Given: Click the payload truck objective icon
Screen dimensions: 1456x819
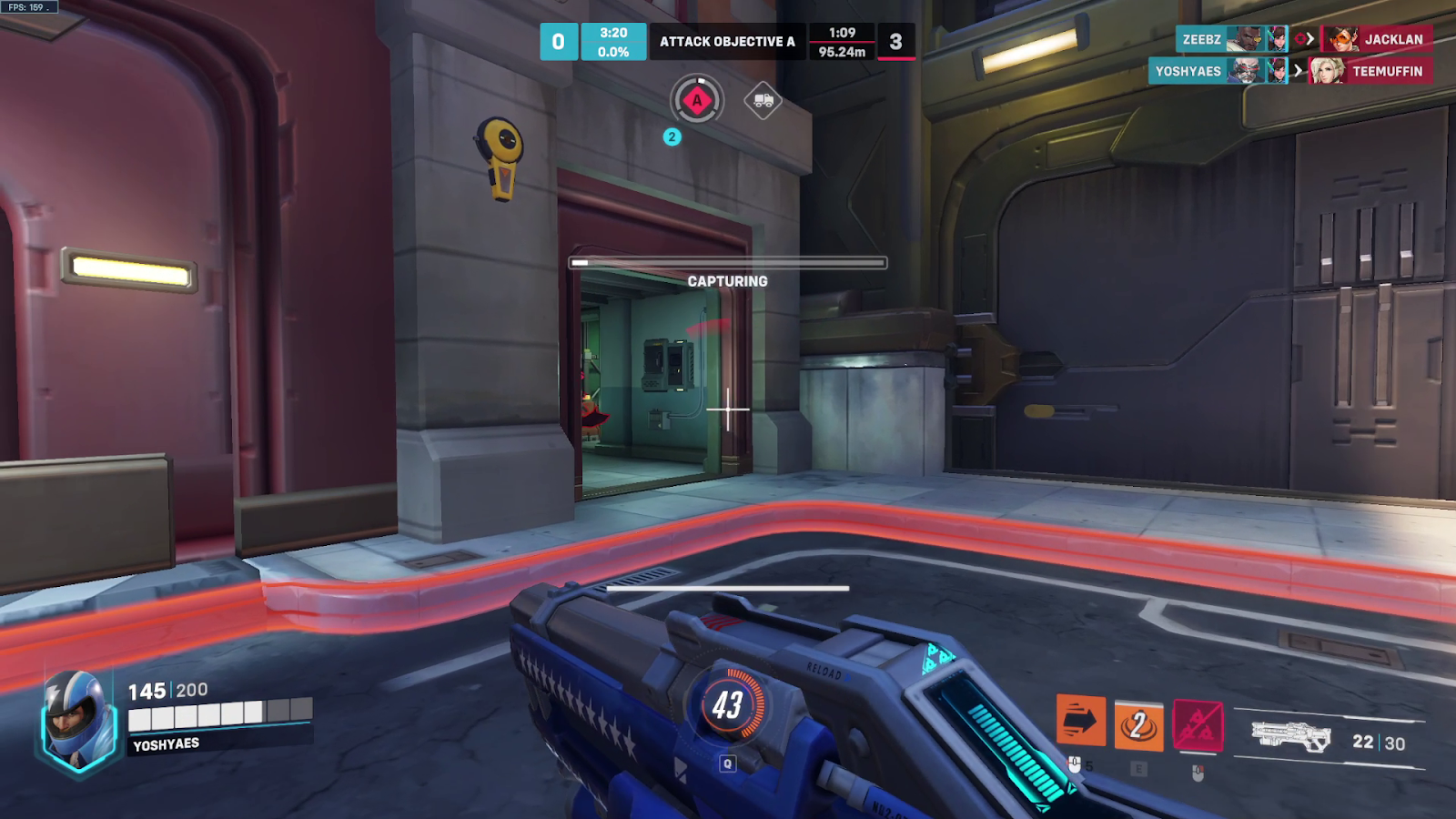Looking at the screenshot, I should click(x=763, y=100).
